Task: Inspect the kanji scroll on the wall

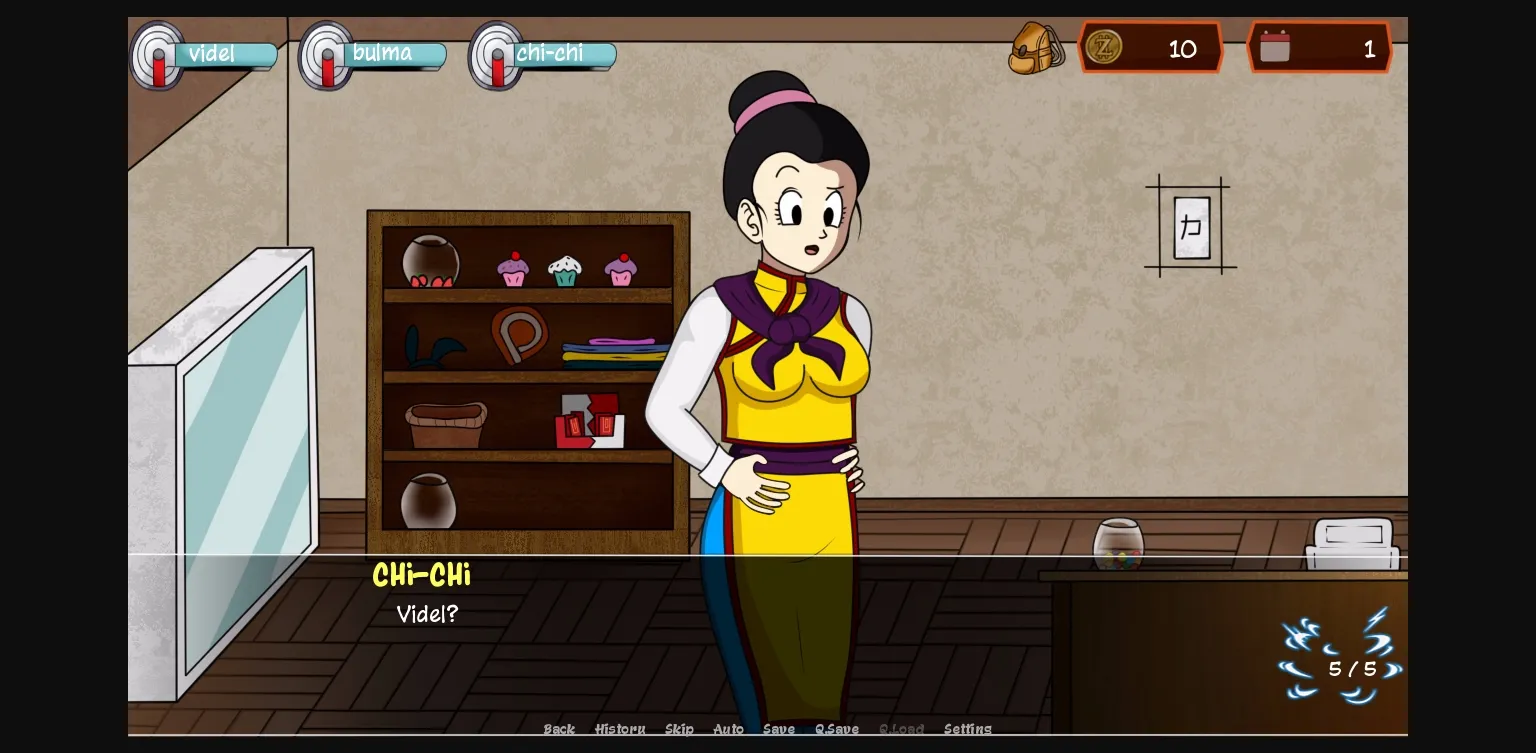Action: [1190, 226]
